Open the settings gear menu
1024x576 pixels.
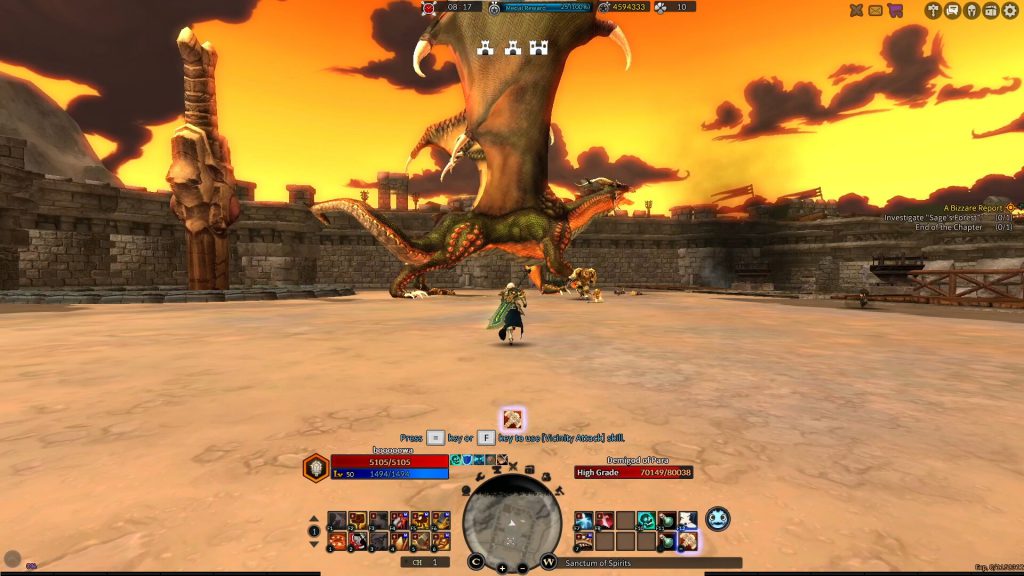[1008, 10]
